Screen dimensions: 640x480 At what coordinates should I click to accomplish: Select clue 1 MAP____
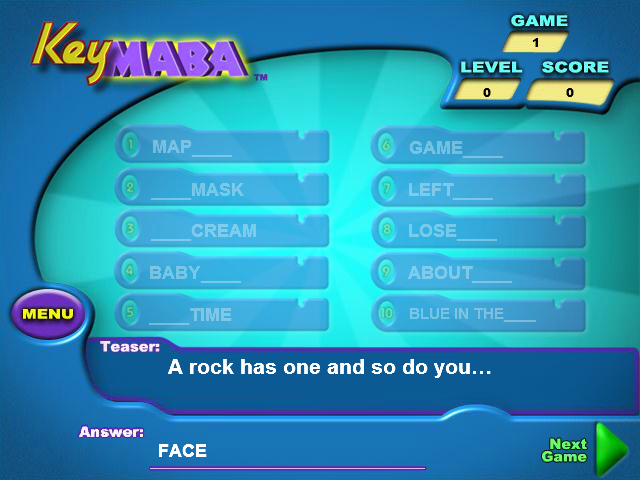coord(222,147)
